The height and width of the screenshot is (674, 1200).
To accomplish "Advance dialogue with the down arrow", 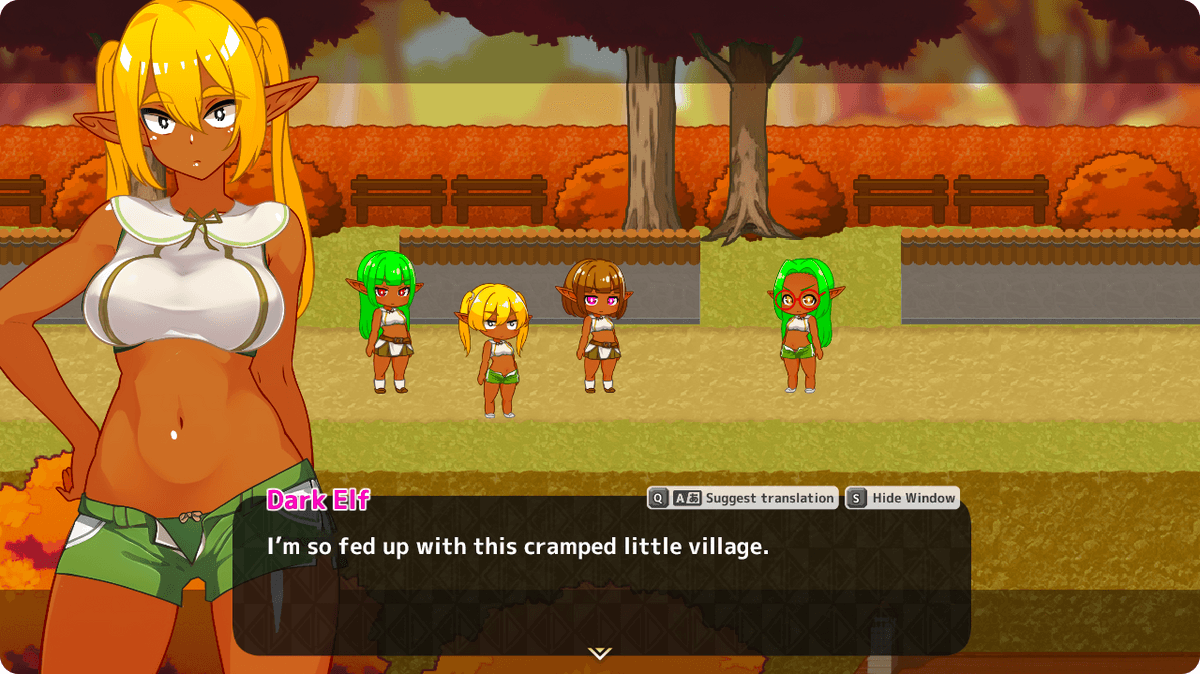I will pos(599,653).
